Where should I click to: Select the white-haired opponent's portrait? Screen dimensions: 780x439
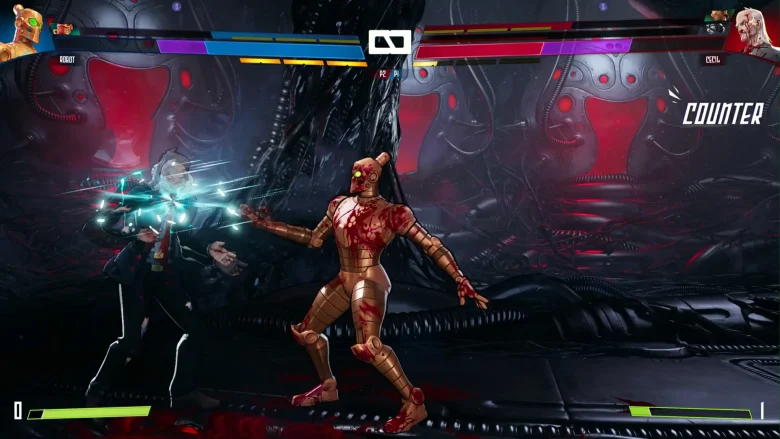click(757, 32)
